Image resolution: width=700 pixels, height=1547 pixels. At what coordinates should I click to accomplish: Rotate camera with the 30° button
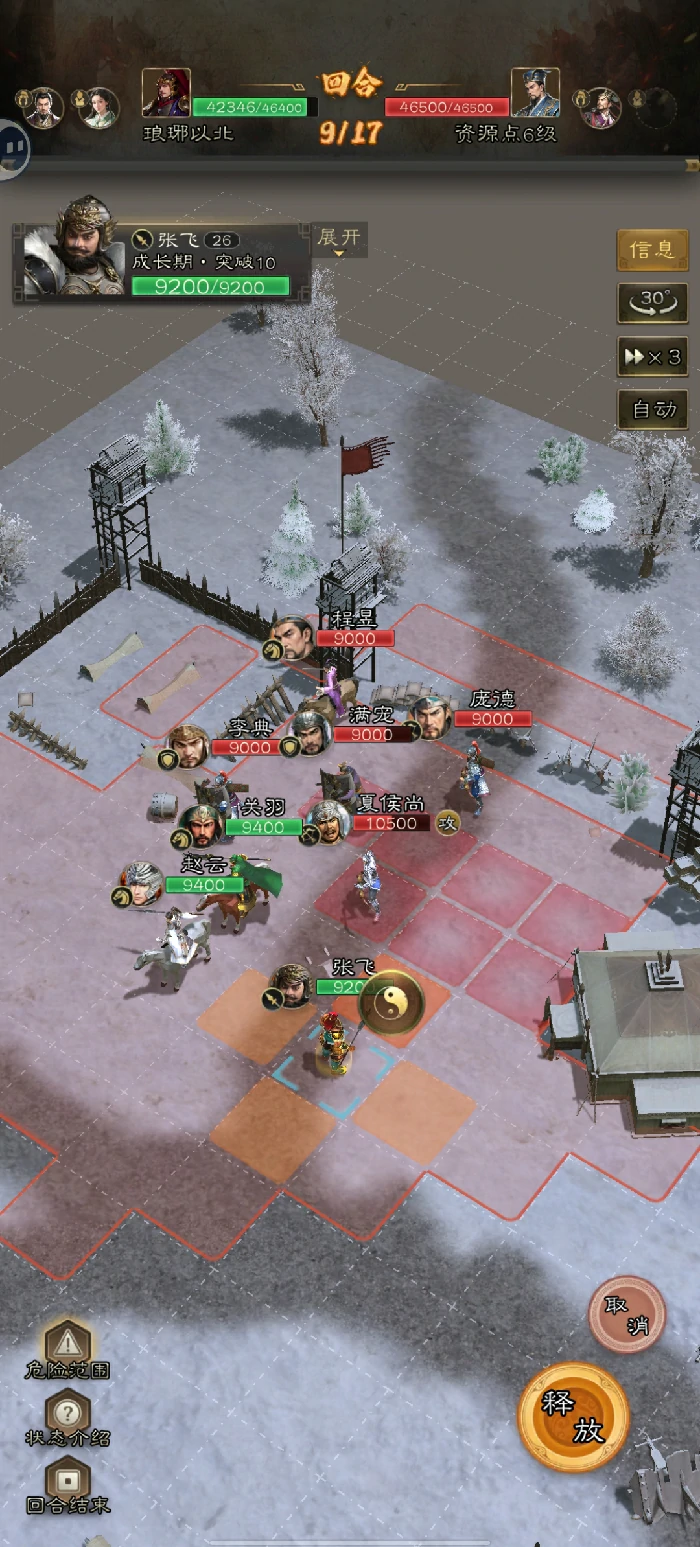(x=652, y=302)
